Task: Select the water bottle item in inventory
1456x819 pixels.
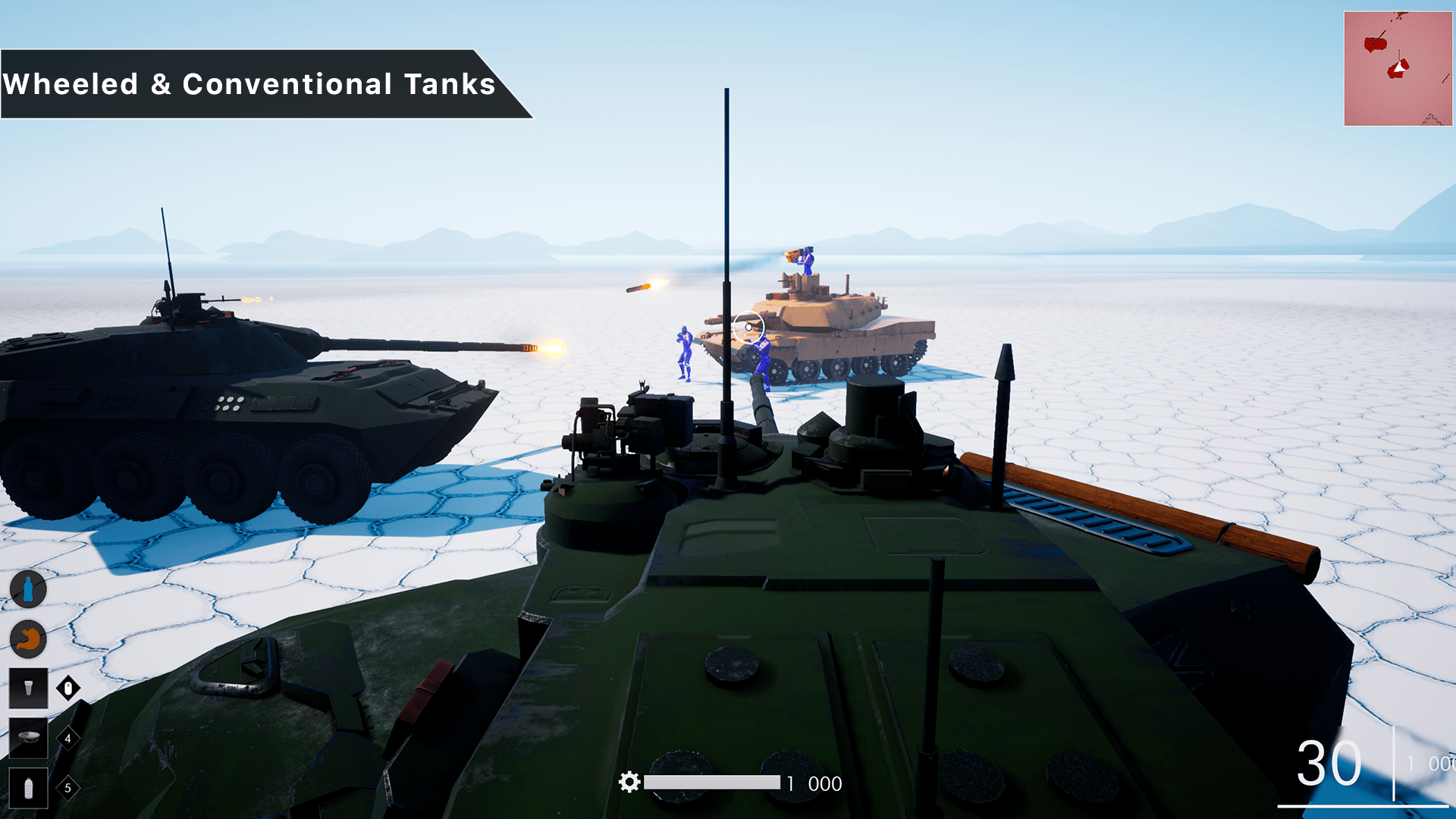Action: 28,789
